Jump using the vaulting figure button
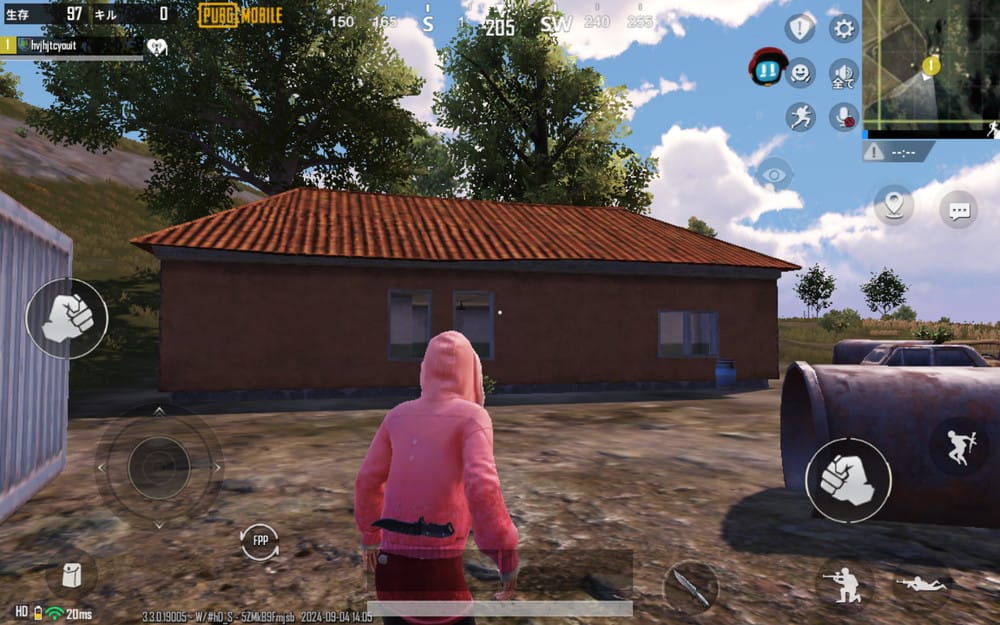Viewport: 1000px width, 625px height. point(959,446)
